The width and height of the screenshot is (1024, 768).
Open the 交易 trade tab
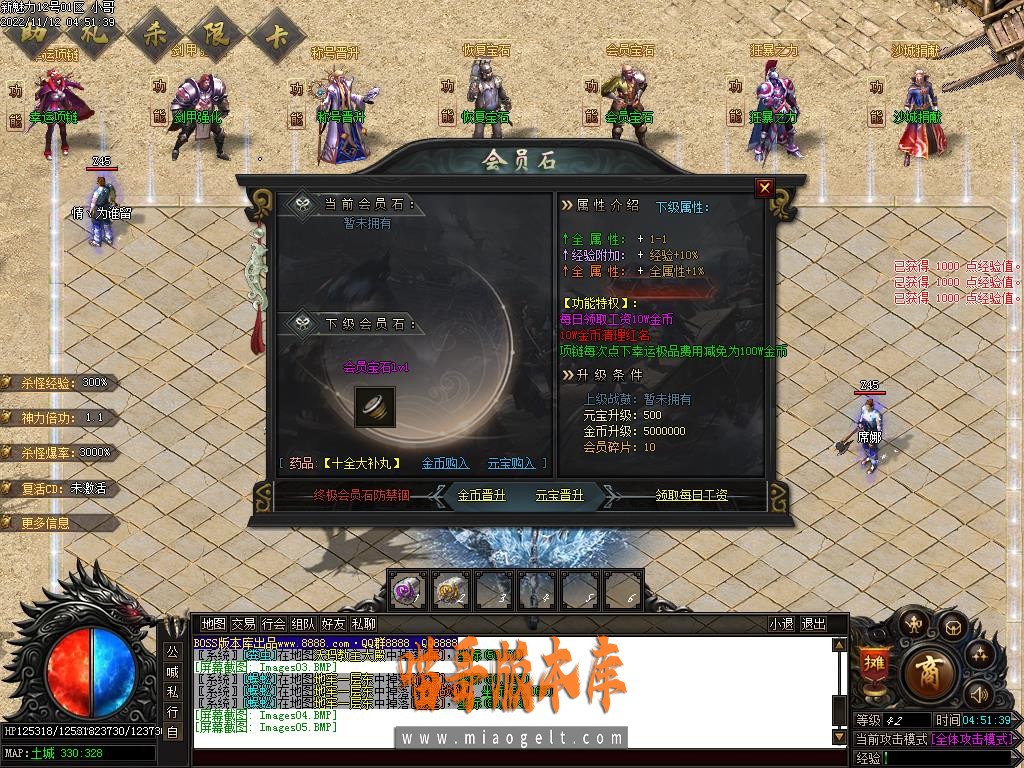(x=243, y=624)
